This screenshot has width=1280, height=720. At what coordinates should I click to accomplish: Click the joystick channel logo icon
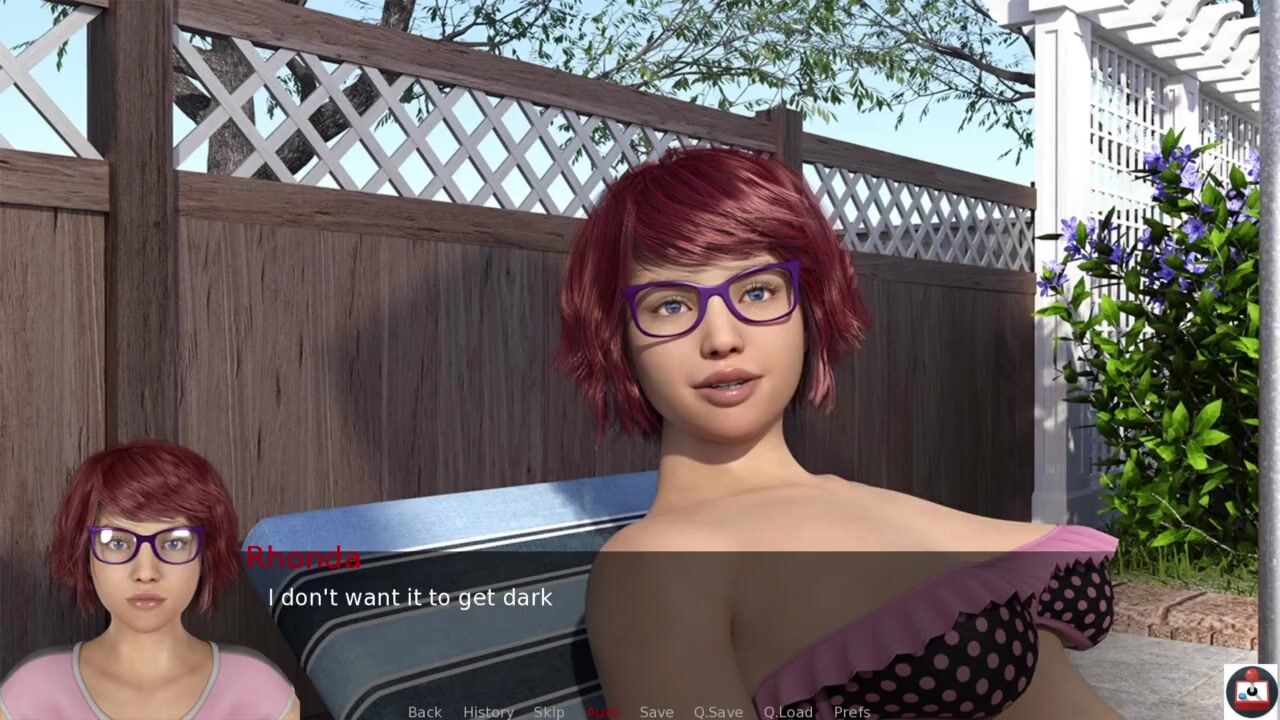pos(1251,690)
